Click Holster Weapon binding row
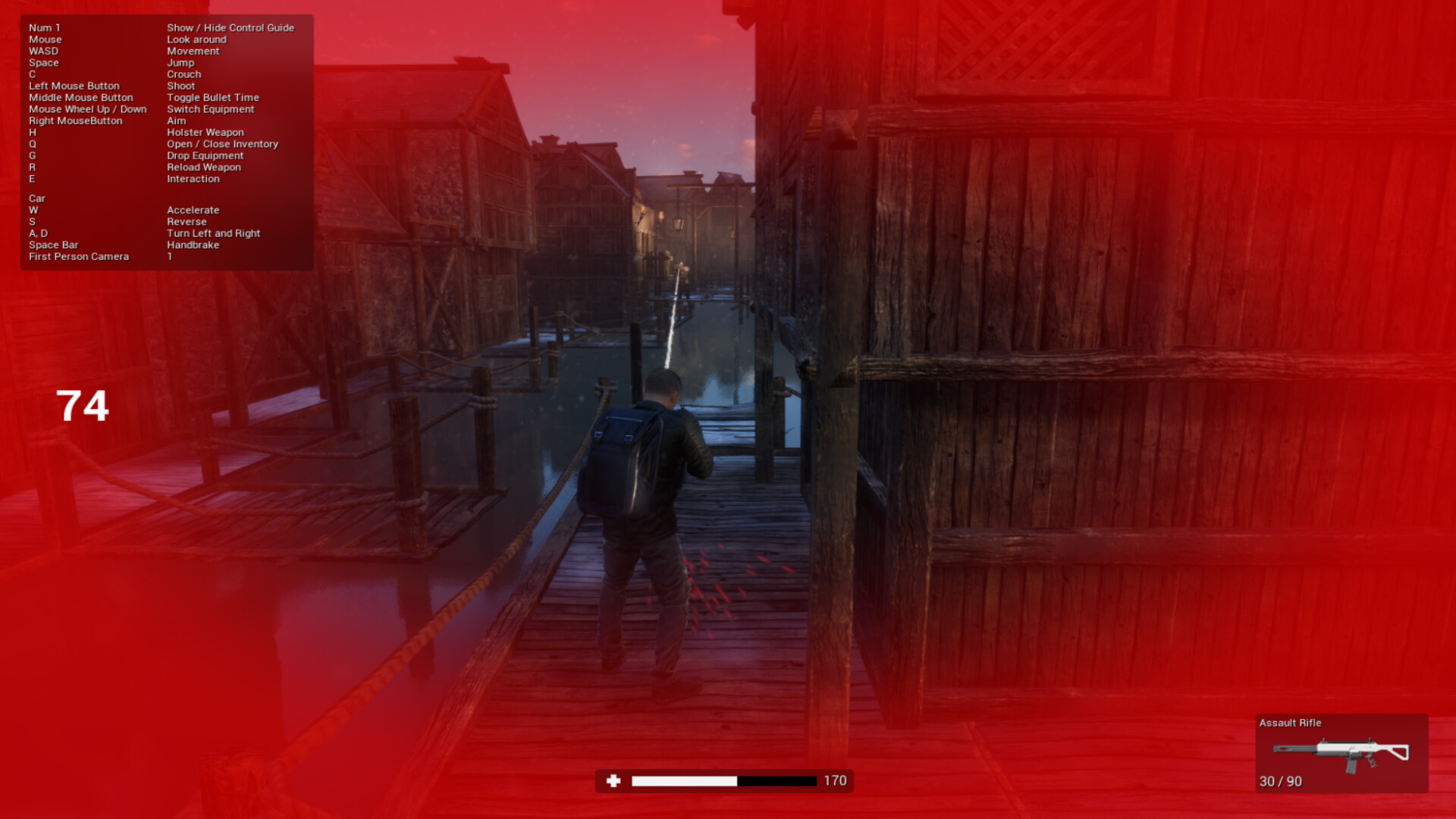 [x=206, y=132]
